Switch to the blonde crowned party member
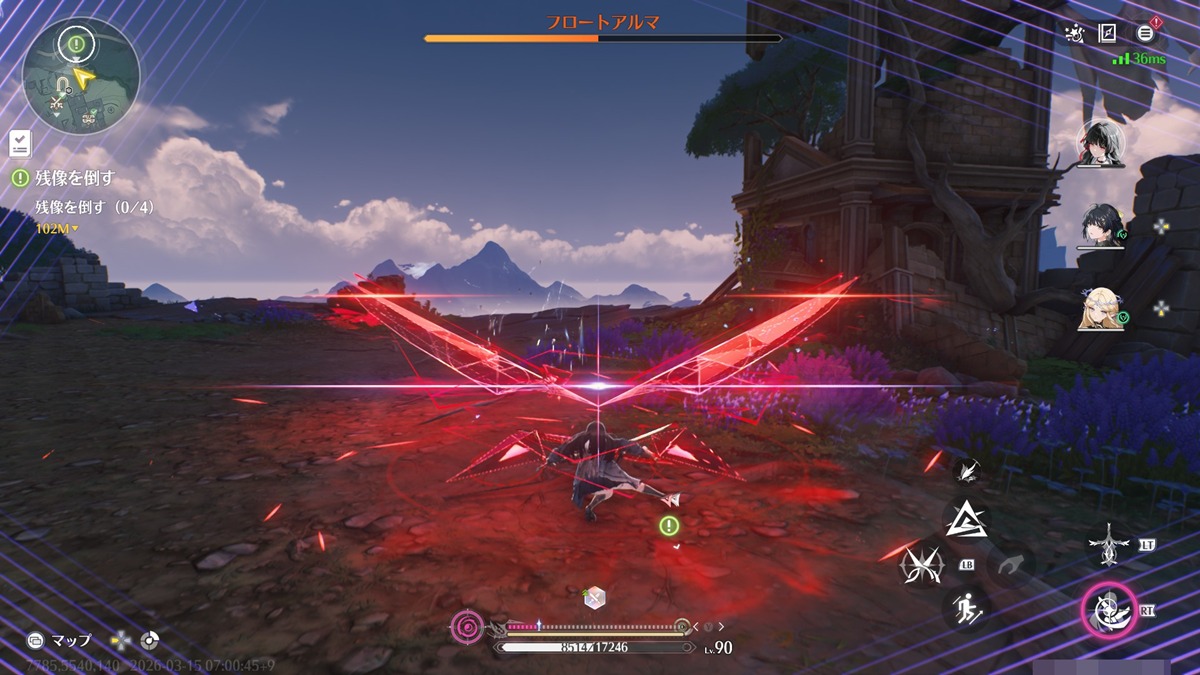The width and height of the screenshot is (1200, 675). pyautogui.click(x=1101, y=310)
